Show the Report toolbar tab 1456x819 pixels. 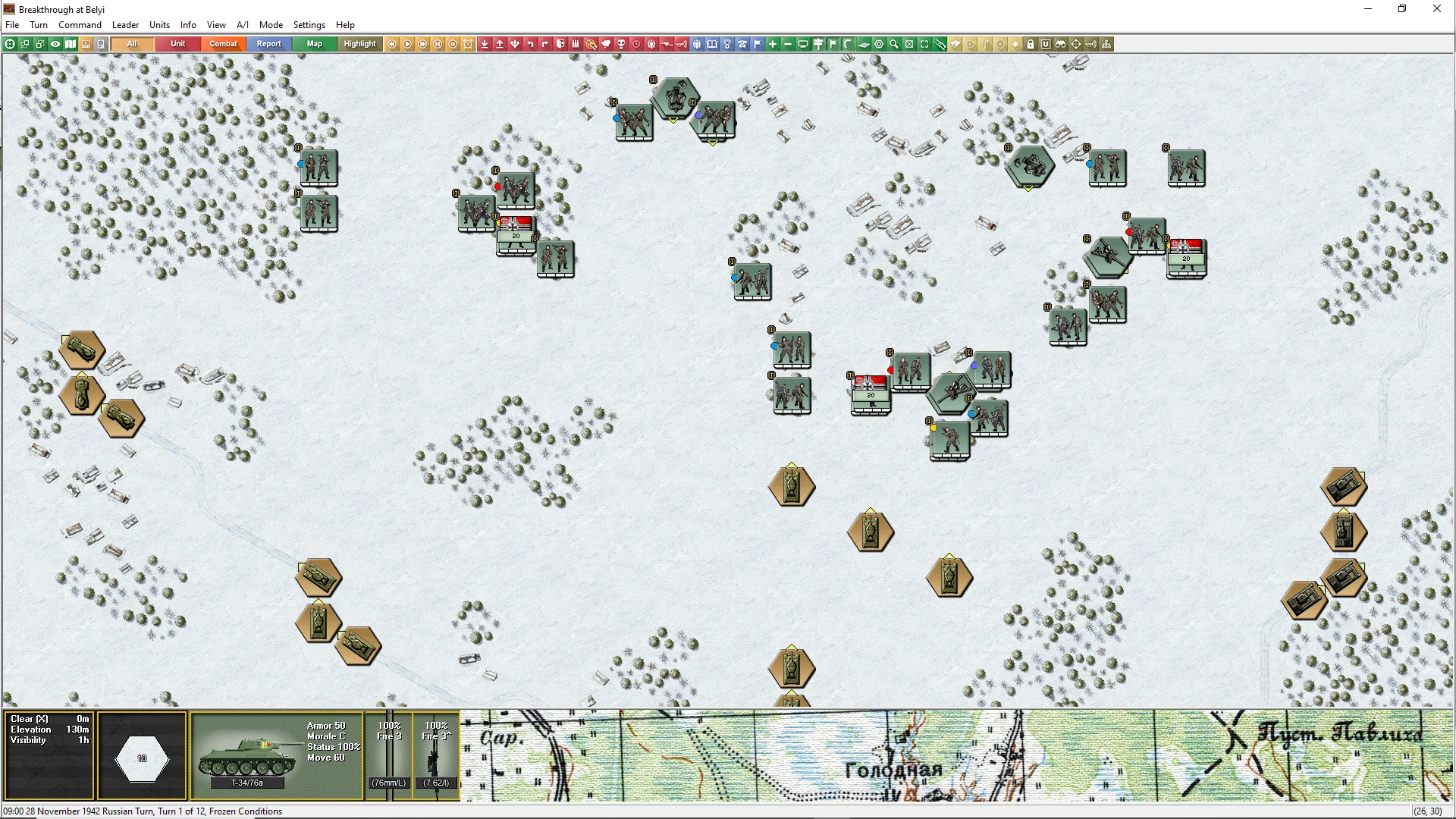[x=268, y=44]
